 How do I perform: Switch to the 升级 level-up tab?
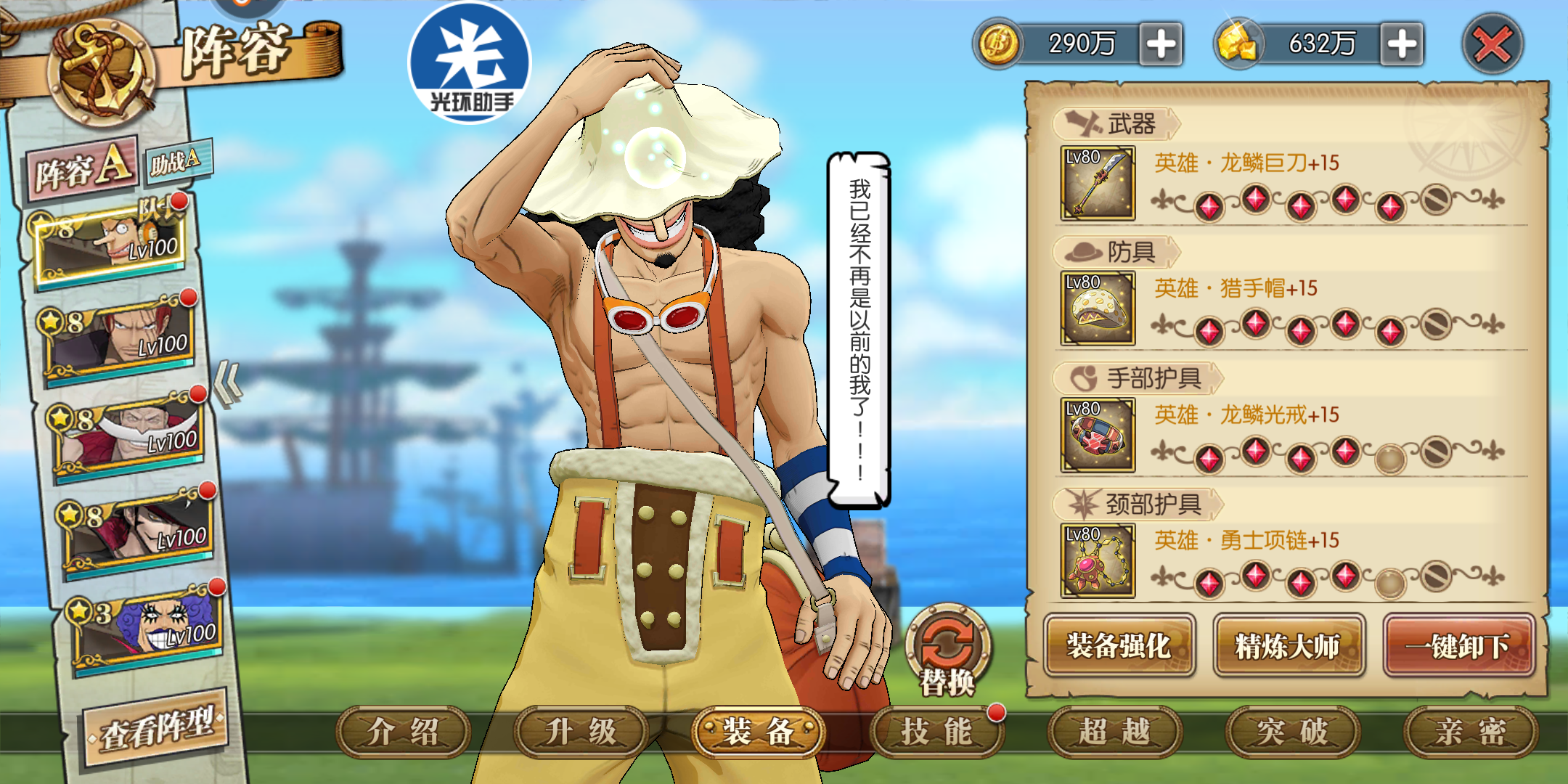[581, 732]
